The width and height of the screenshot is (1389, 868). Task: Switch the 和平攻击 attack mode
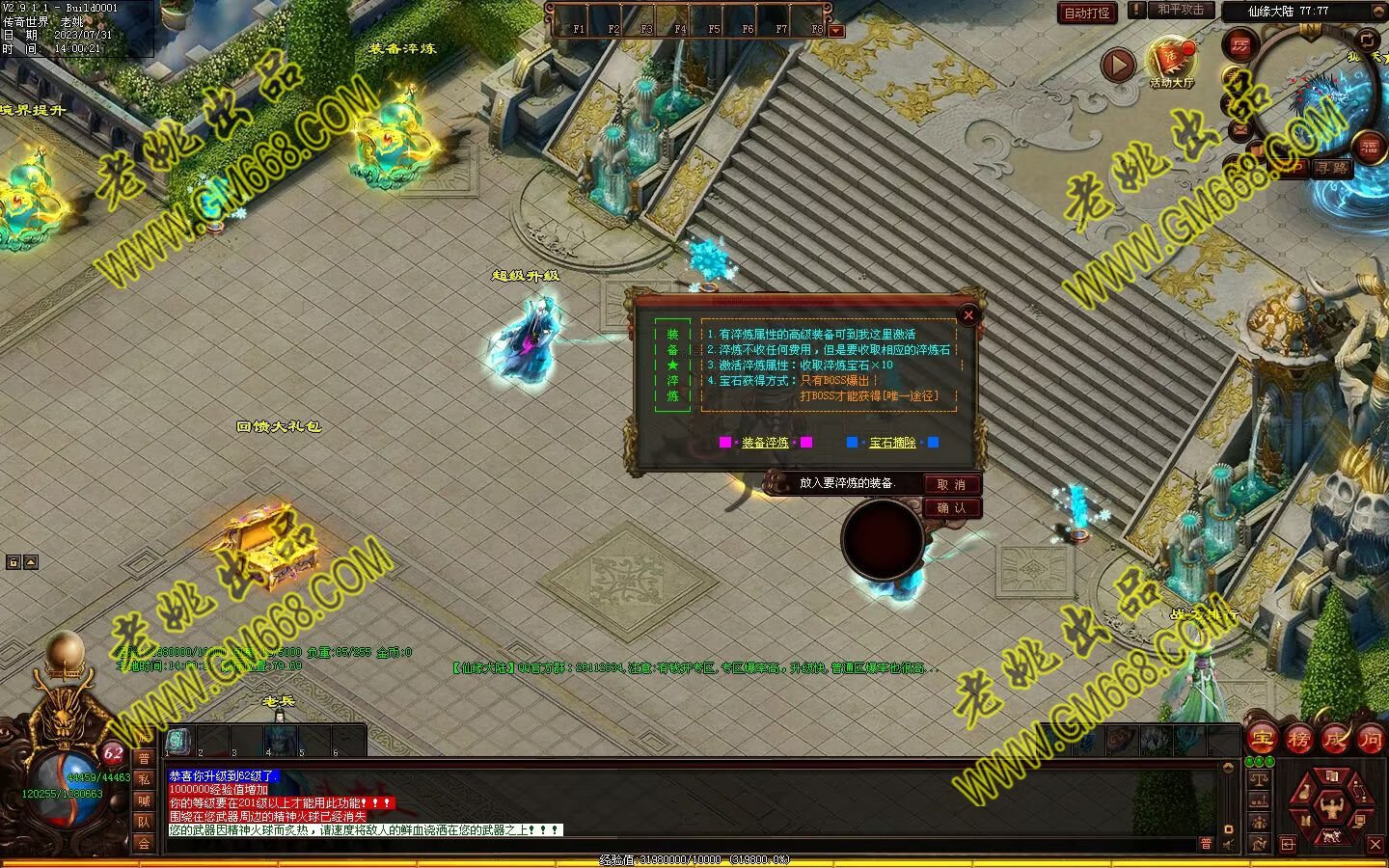pyautogui.click(x=1181, y=10)
